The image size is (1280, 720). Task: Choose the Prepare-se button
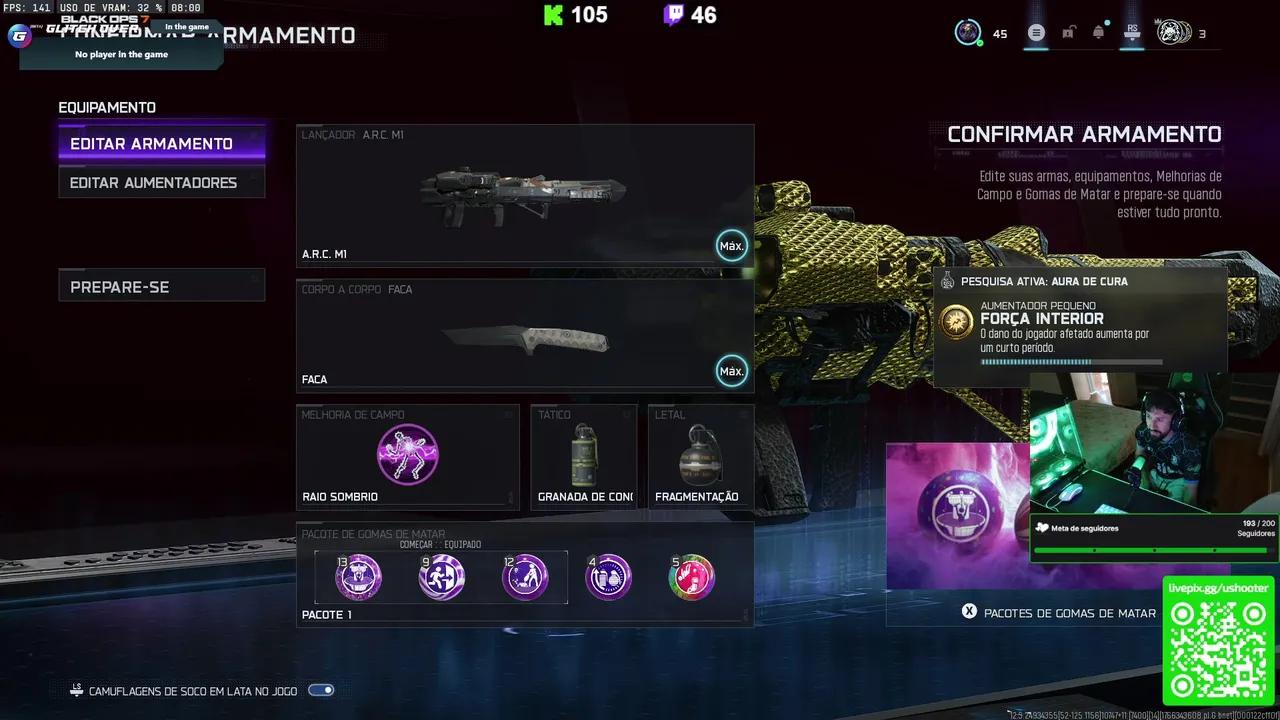click(x=161, y=287)
